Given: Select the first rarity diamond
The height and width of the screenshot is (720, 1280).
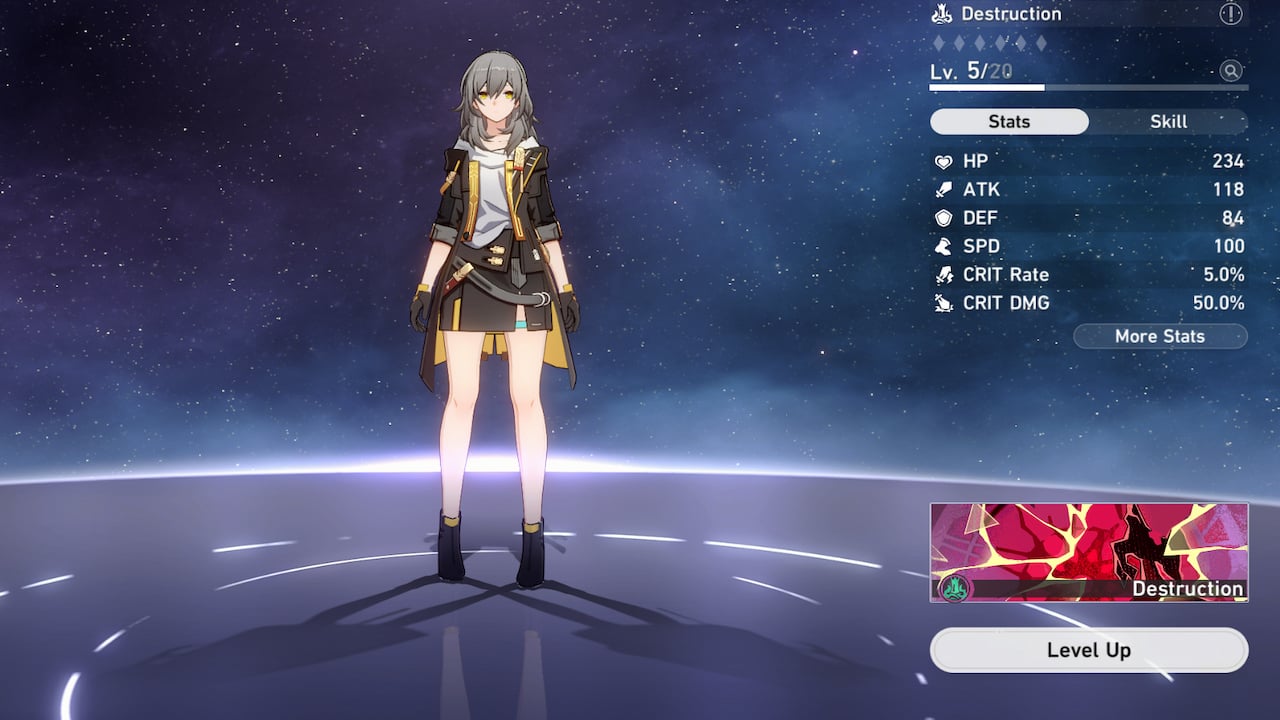Looking at the screenshot, I should pyautogui.click(x=938, y=44).
